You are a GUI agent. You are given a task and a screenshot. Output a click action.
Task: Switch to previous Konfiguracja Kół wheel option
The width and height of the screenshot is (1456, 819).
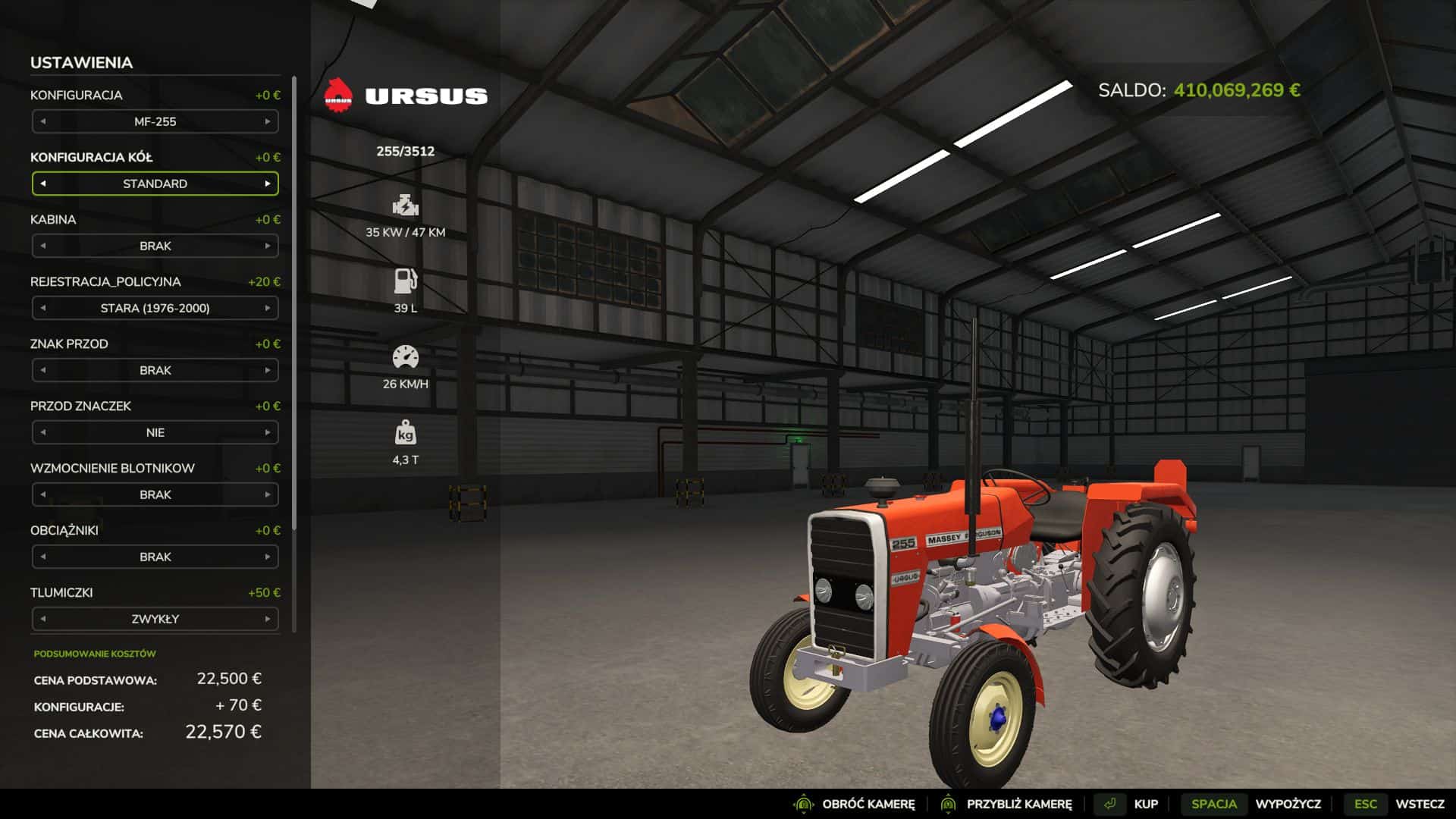pyautogui.click(x=43, y=184)
